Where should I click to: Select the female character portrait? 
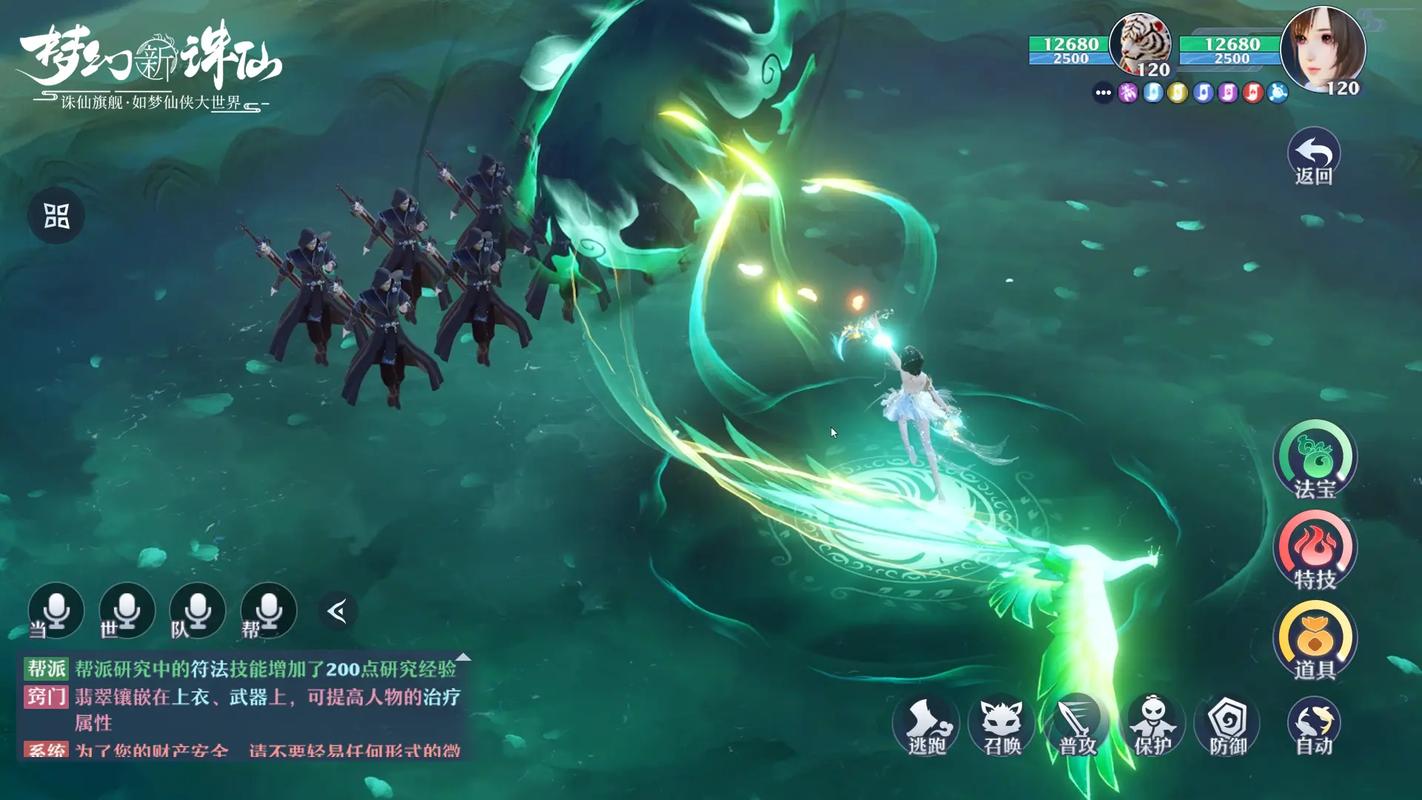(x=1323, y=48)
